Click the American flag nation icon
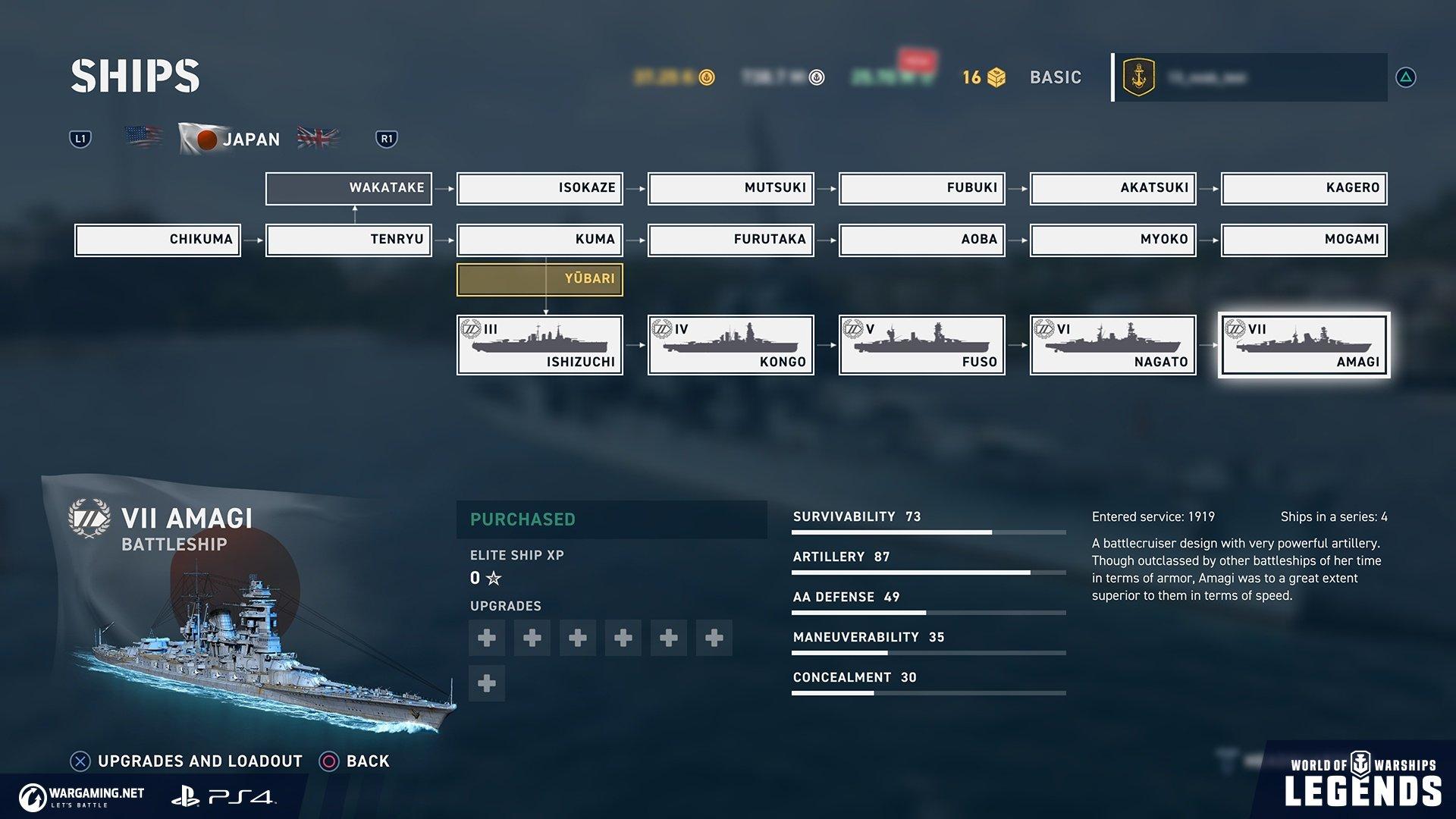This screenshot has width=1456, height=819. coord(143,136)
